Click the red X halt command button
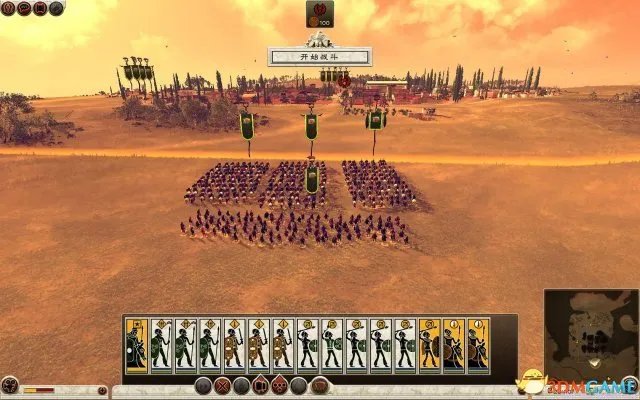Image resolution: width=640 pixels, height=400 pixels. pos(222,386)
